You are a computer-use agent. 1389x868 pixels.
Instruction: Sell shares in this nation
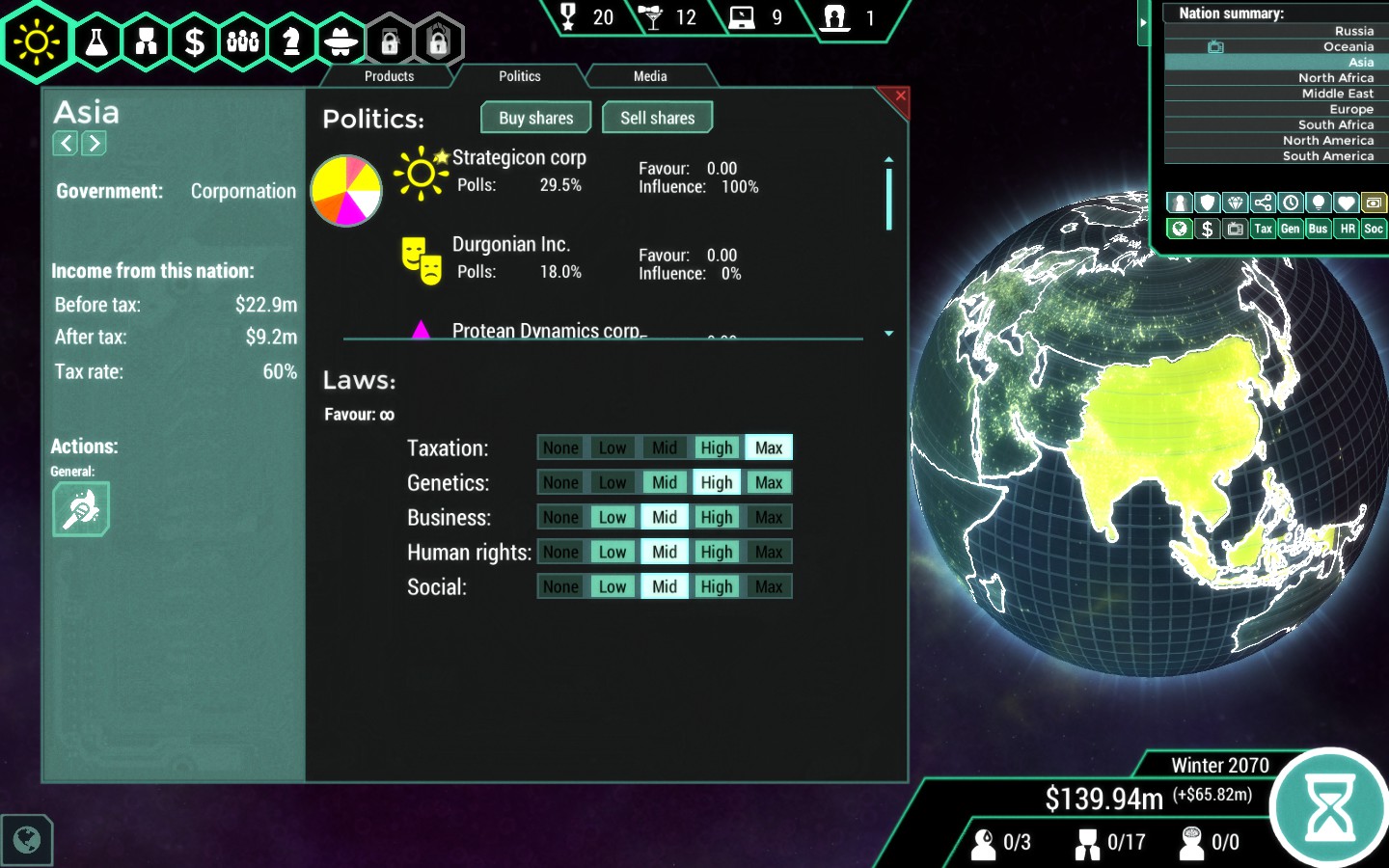tap(657, 118)
